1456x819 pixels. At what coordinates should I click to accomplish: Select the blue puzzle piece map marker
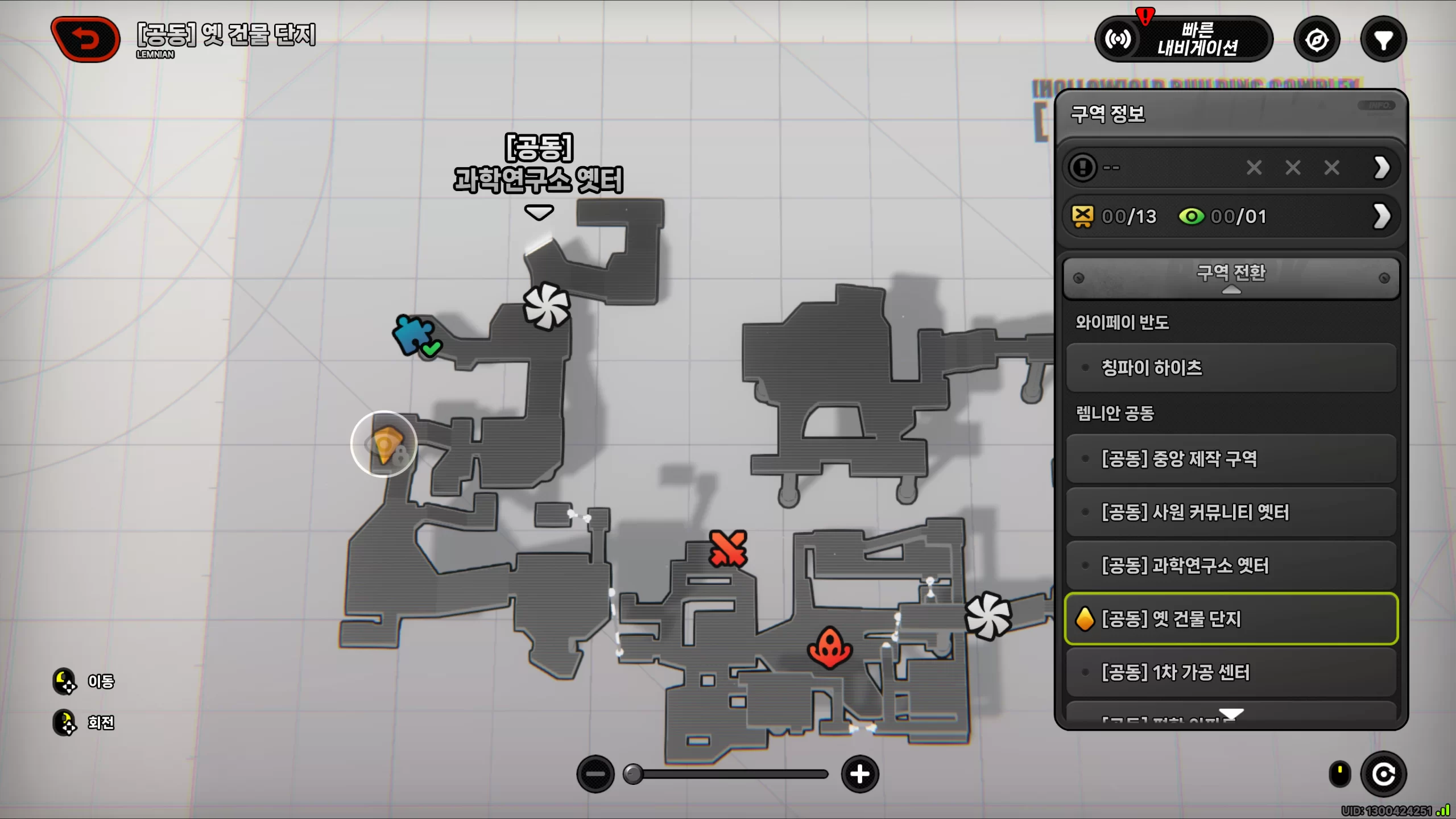[414, 334]
